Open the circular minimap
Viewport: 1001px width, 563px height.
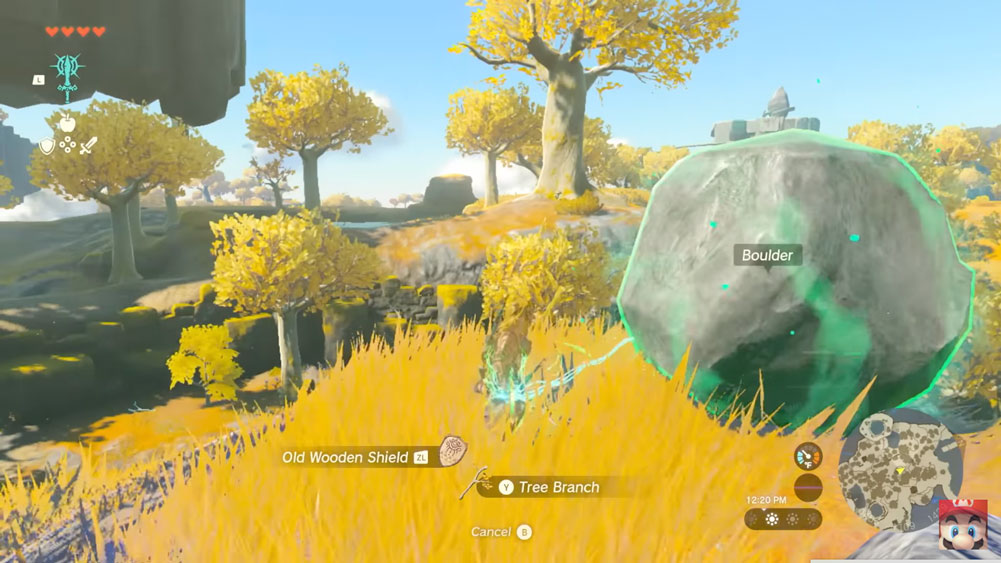(899, 469)
